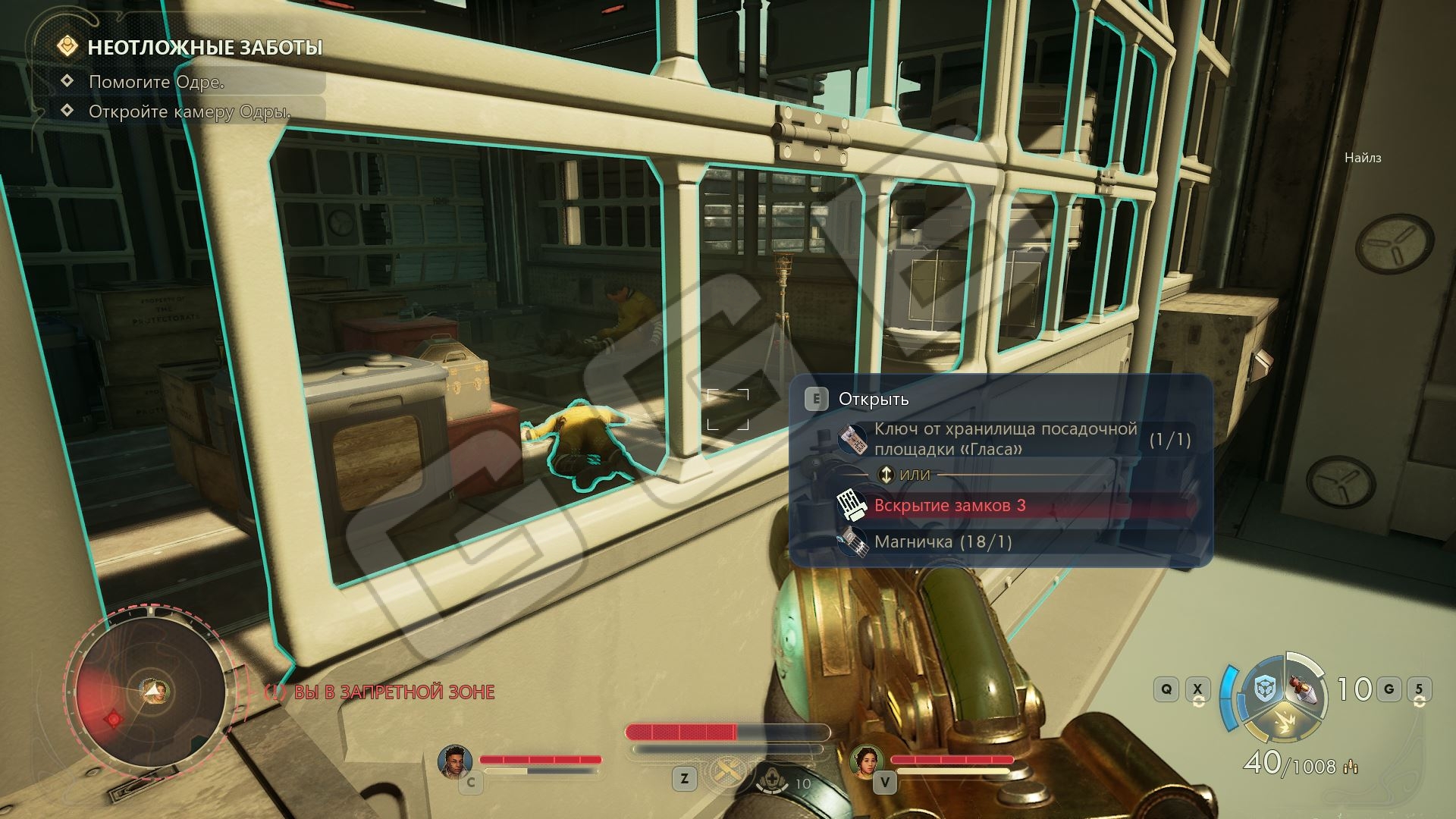Select the "Открыть" interaction option

pos(873,399)
